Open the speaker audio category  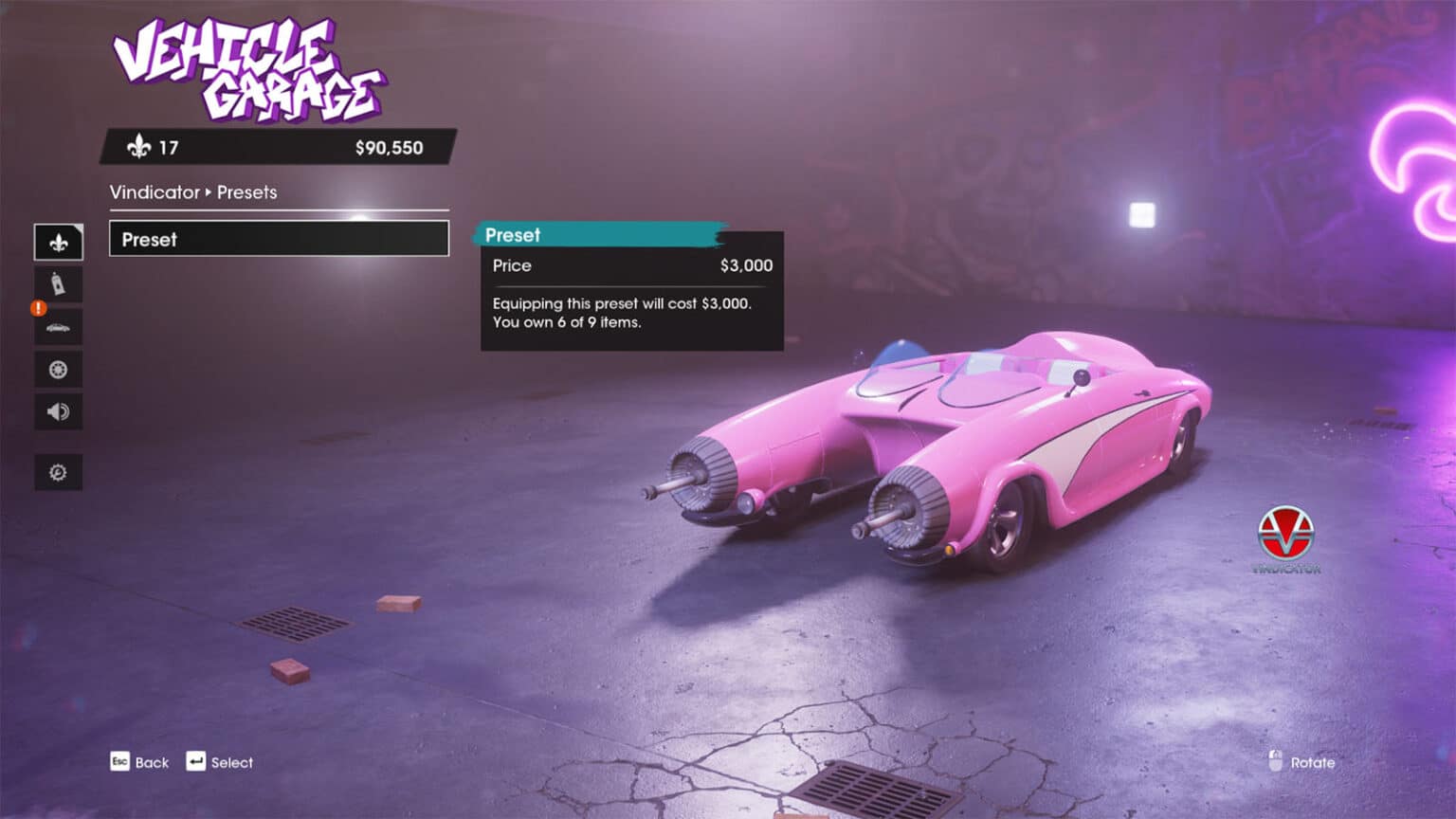tap(59, 411)
